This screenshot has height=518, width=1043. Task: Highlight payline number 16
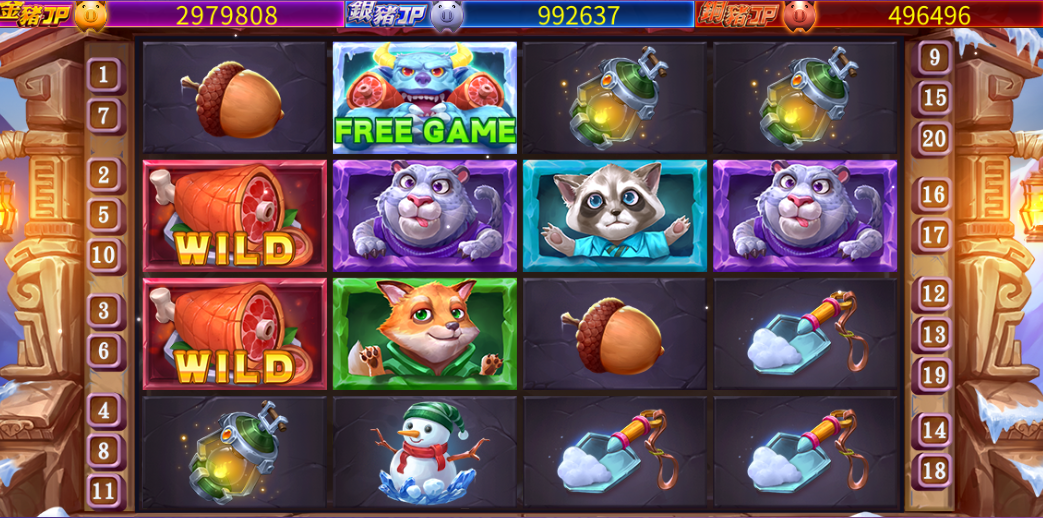pyautogui.click(x=933, y=194)
